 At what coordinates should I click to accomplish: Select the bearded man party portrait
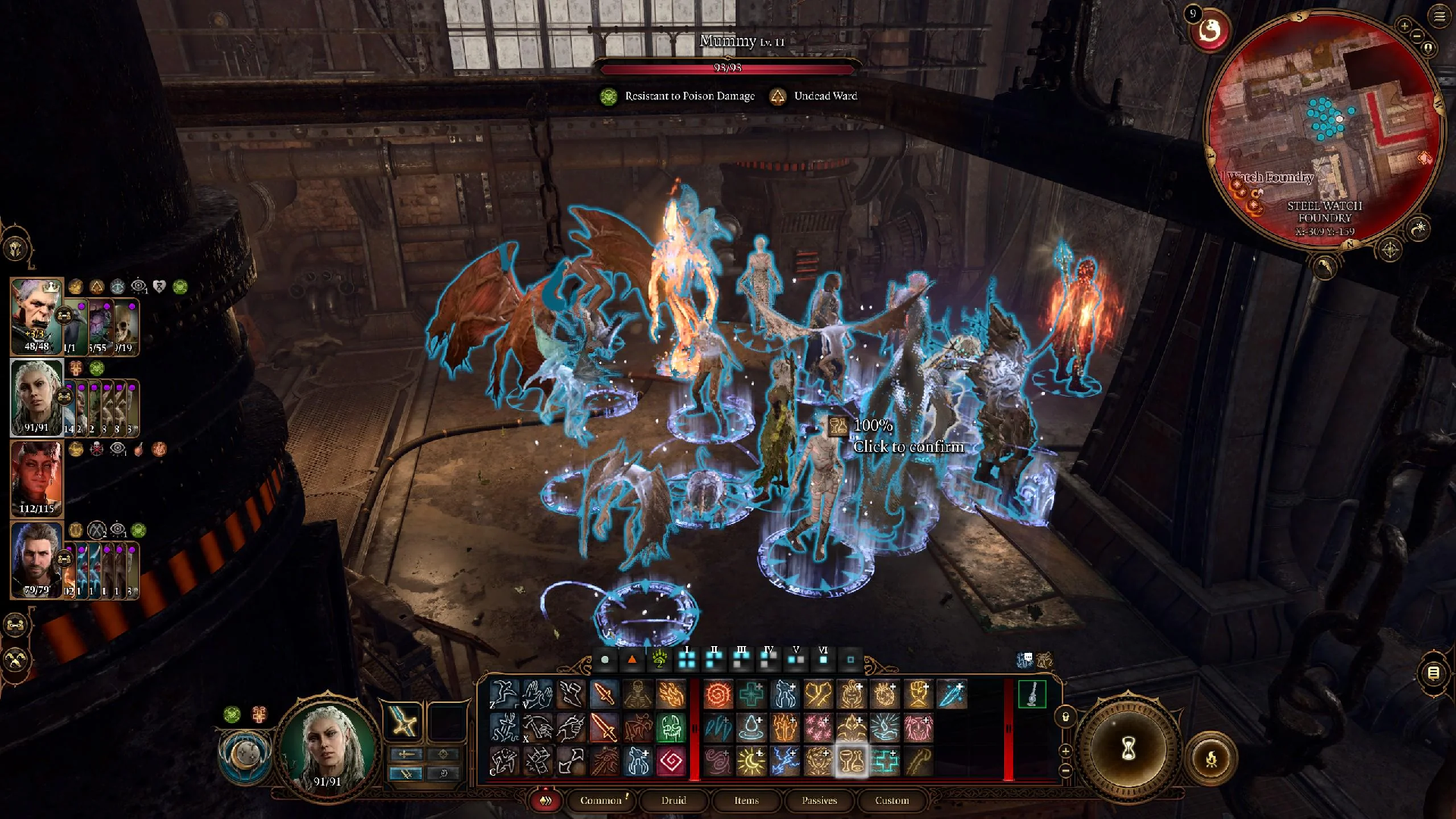tap(36, 559)
